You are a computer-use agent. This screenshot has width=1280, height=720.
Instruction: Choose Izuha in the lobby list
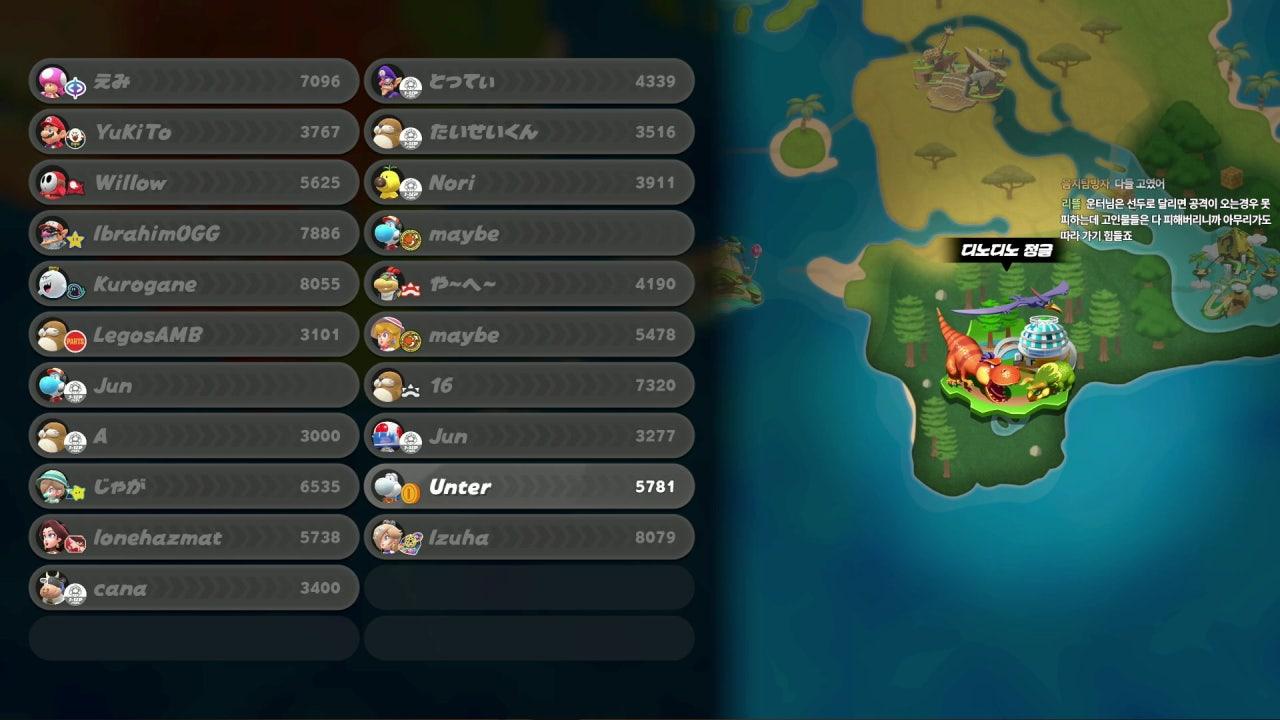click(x=529, y=538)
